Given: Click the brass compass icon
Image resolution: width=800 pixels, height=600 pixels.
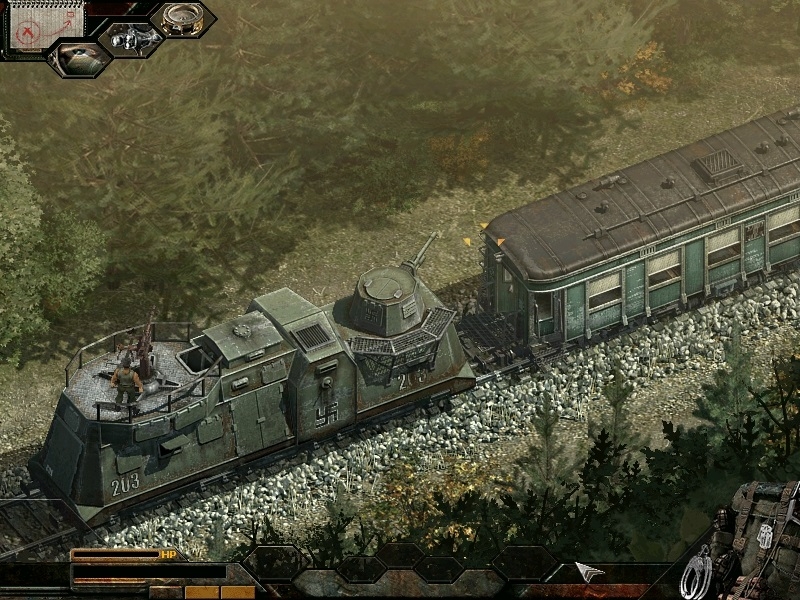Looking at the screenshot, I should (x=182, y=19).
